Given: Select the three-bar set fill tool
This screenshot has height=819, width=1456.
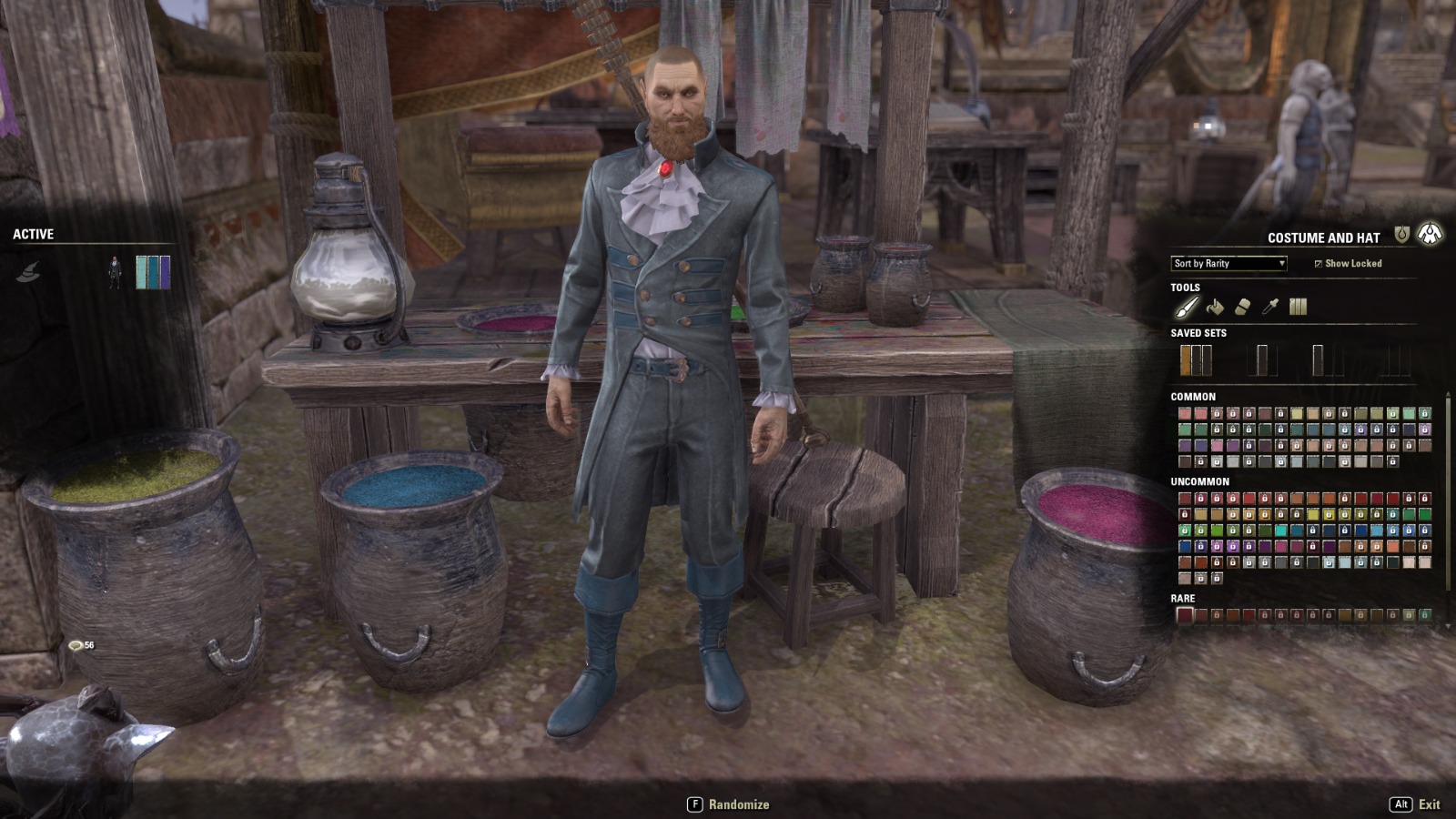Looking at the screenshot, I should [x=1298, y=307].
